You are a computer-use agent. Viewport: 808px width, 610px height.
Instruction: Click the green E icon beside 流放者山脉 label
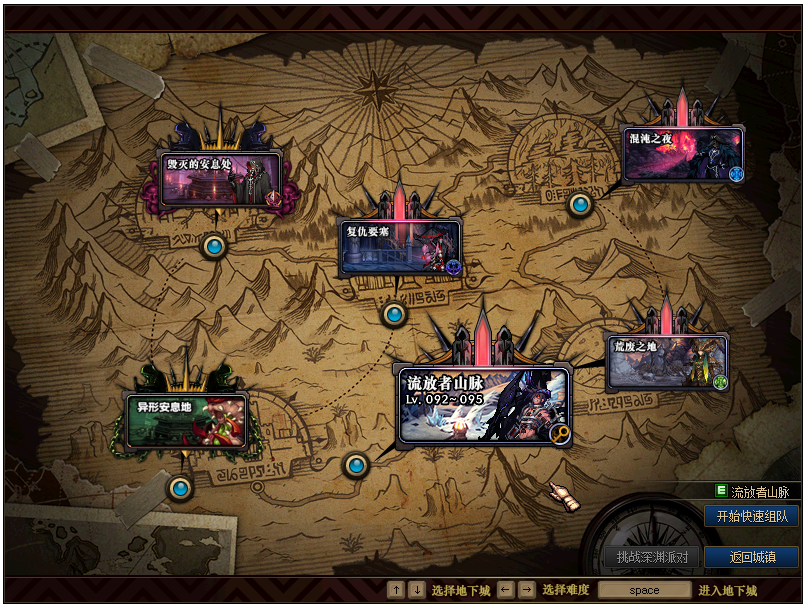(721, 491)
